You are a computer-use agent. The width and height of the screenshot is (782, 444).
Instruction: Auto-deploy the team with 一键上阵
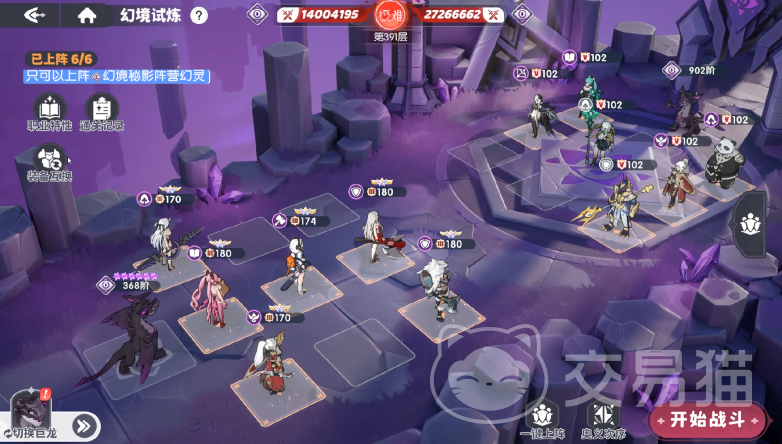coord(543,418)
